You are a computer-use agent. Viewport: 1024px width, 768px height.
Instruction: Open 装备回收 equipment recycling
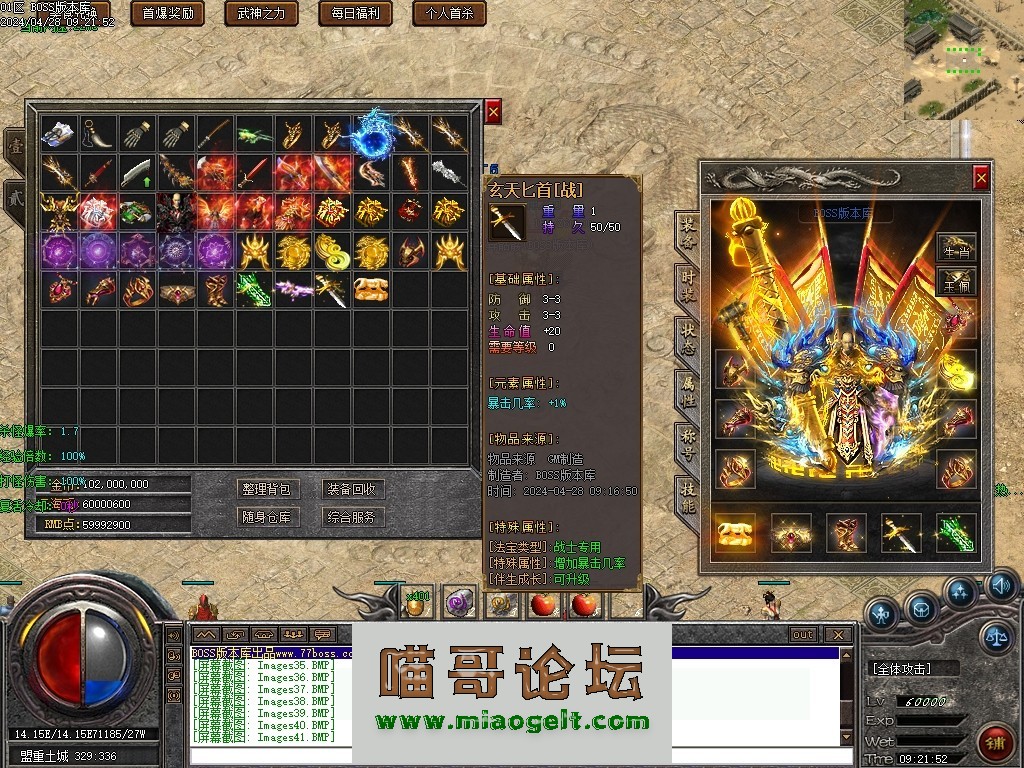coord(351,489)
